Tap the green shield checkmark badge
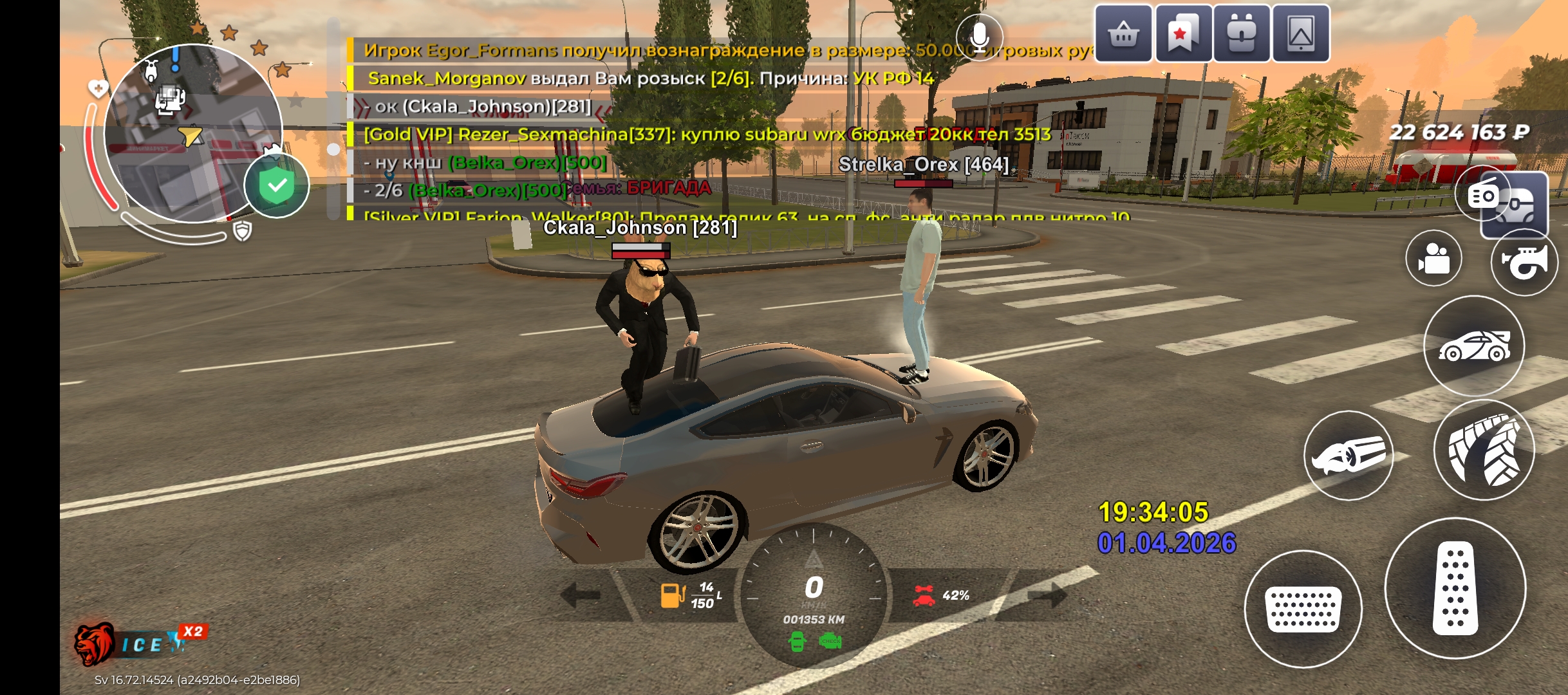The height and width of the screenshot is (695, 1568). coord(277,186)
